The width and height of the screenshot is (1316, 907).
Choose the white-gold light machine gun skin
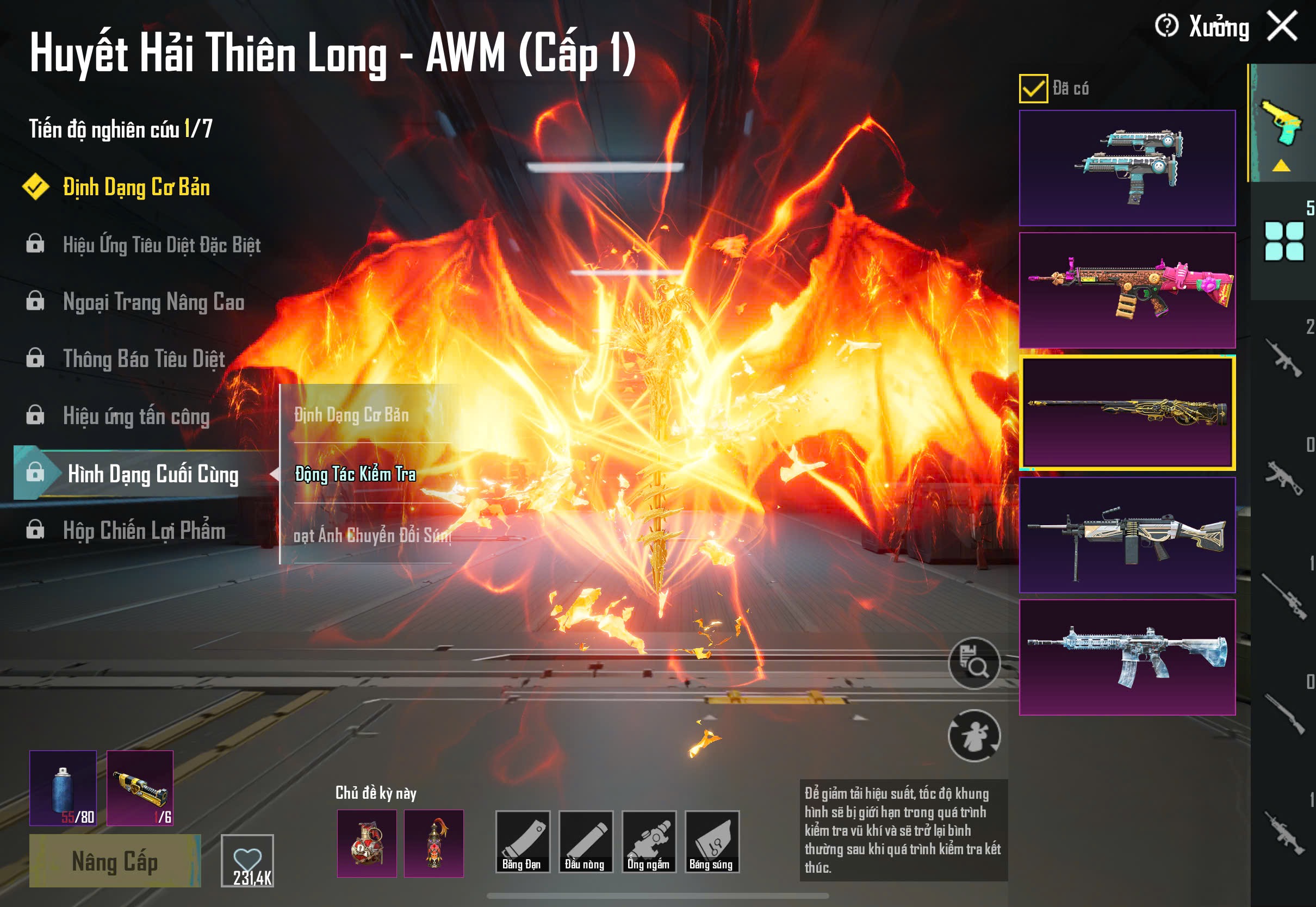[x=1127, y=535]
